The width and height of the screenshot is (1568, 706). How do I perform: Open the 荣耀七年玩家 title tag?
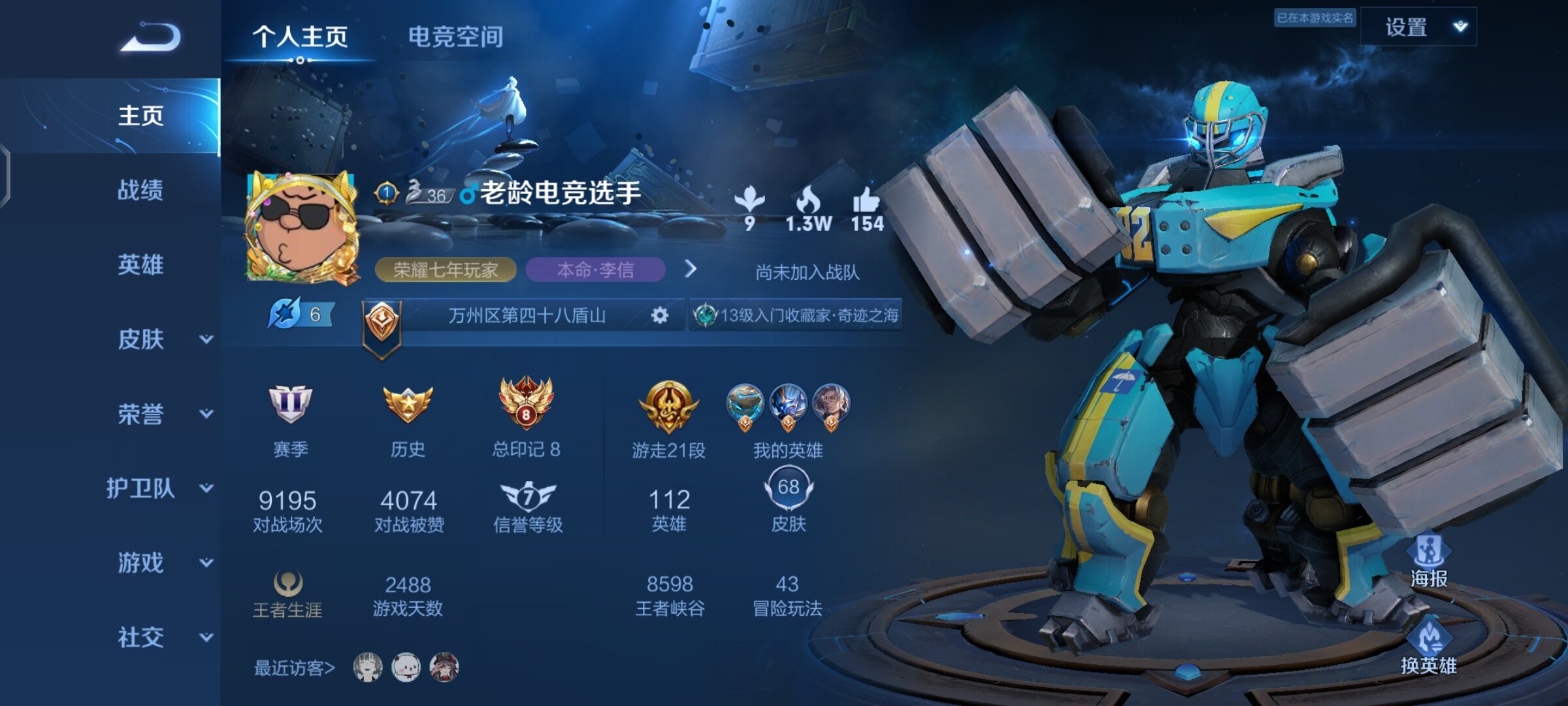coord(446,269)
